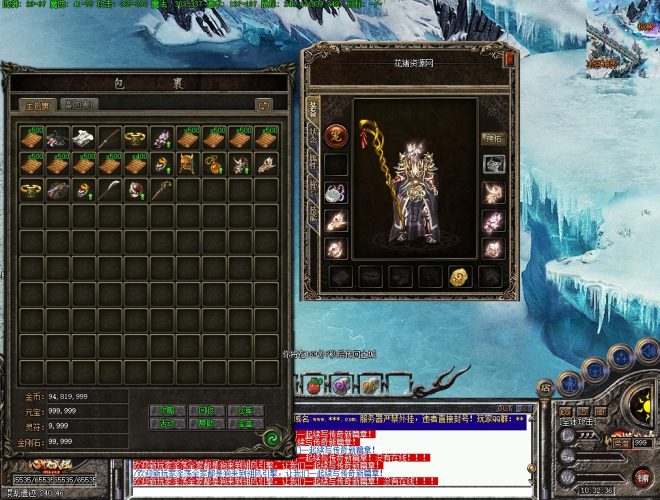Image resolution: width=660 pixels, height=500 pixels.
Task: Use the red fruit hotbar item
Action: [x=312, y=385]
